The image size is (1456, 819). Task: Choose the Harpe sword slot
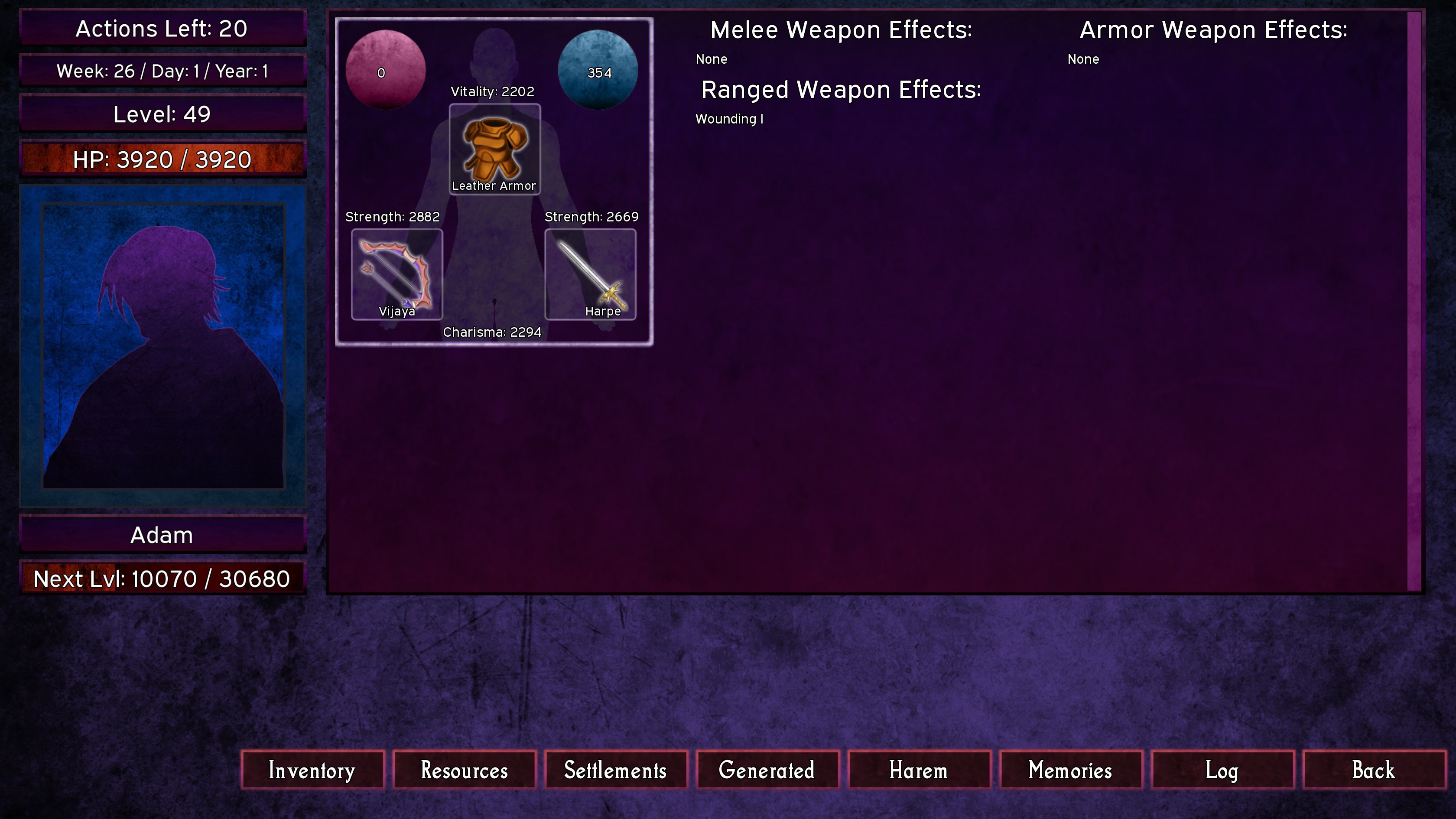coord(590,274)
